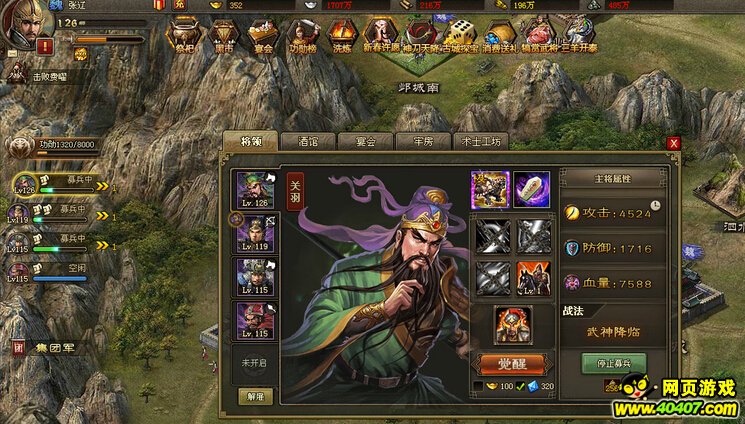745x424 pixels.
Task: Close the general panel with the red X
Action: [674, 143]
